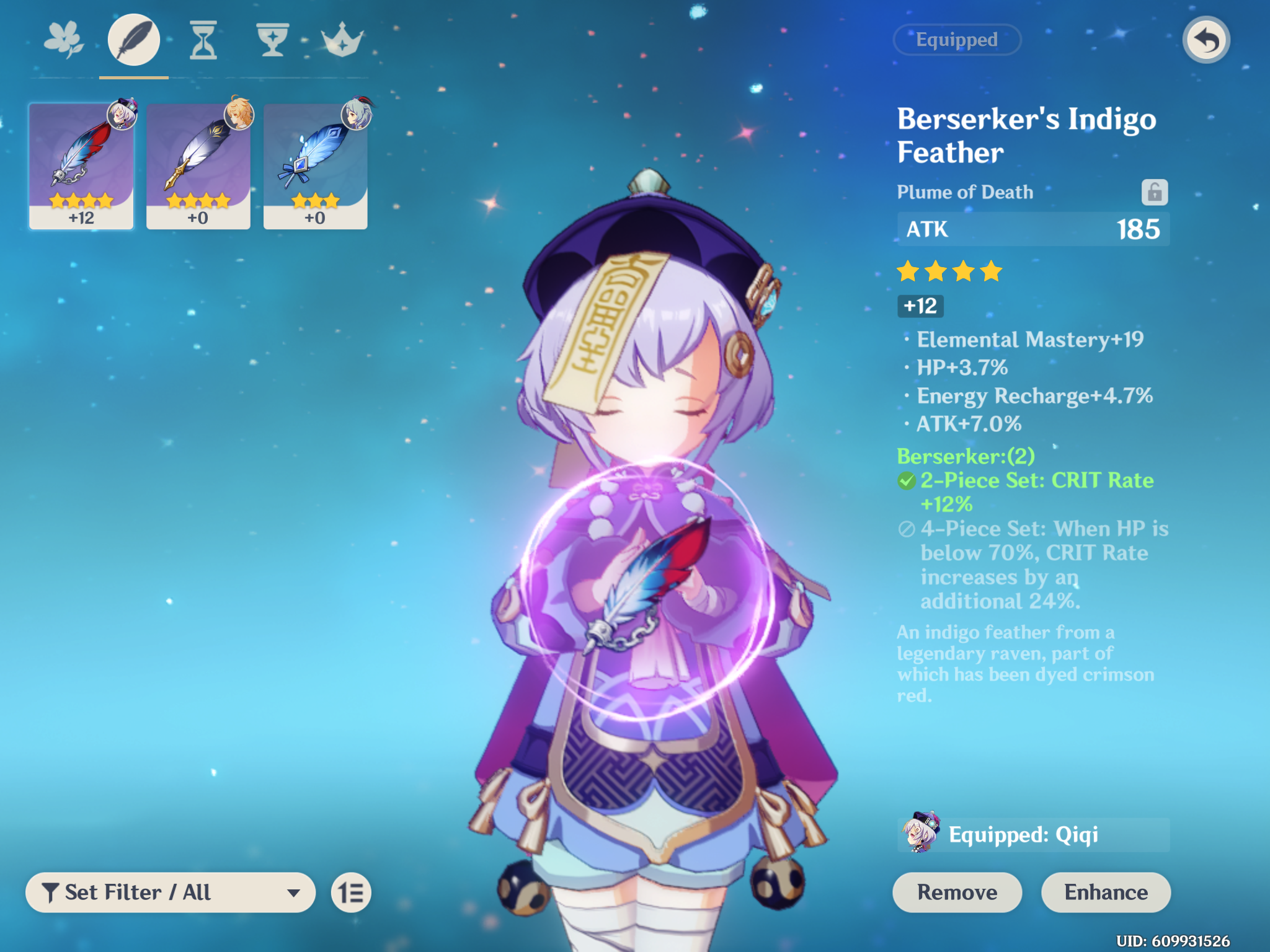1270x952 pixels.
Task: Open the Set Filter dropdown
Action: click(x=171, y=892)
